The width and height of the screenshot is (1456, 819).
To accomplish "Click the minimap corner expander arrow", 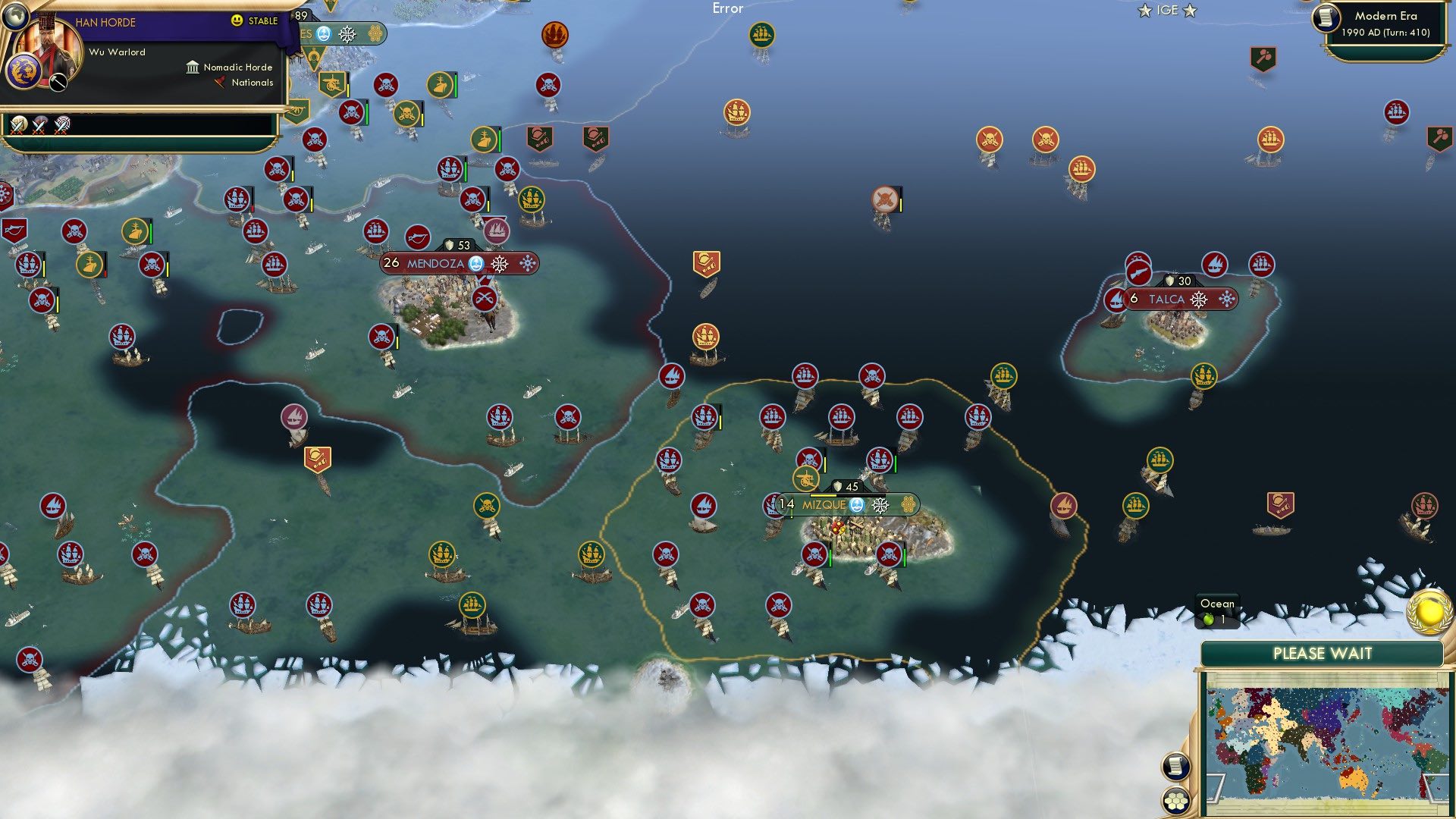I will (x=1215, y=788).
